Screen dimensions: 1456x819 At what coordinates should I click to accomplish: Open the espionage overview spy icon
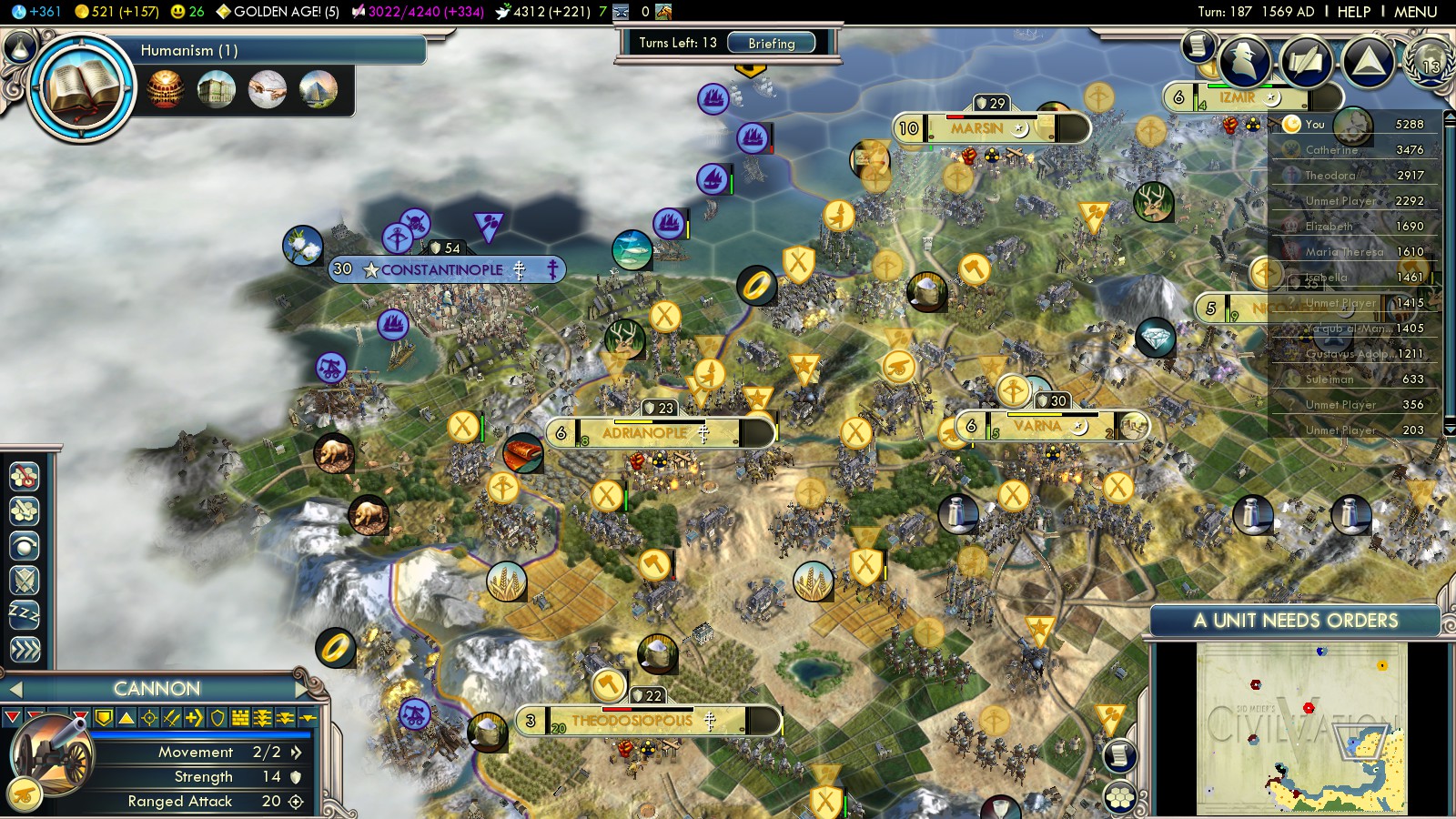click(1245, 62)
